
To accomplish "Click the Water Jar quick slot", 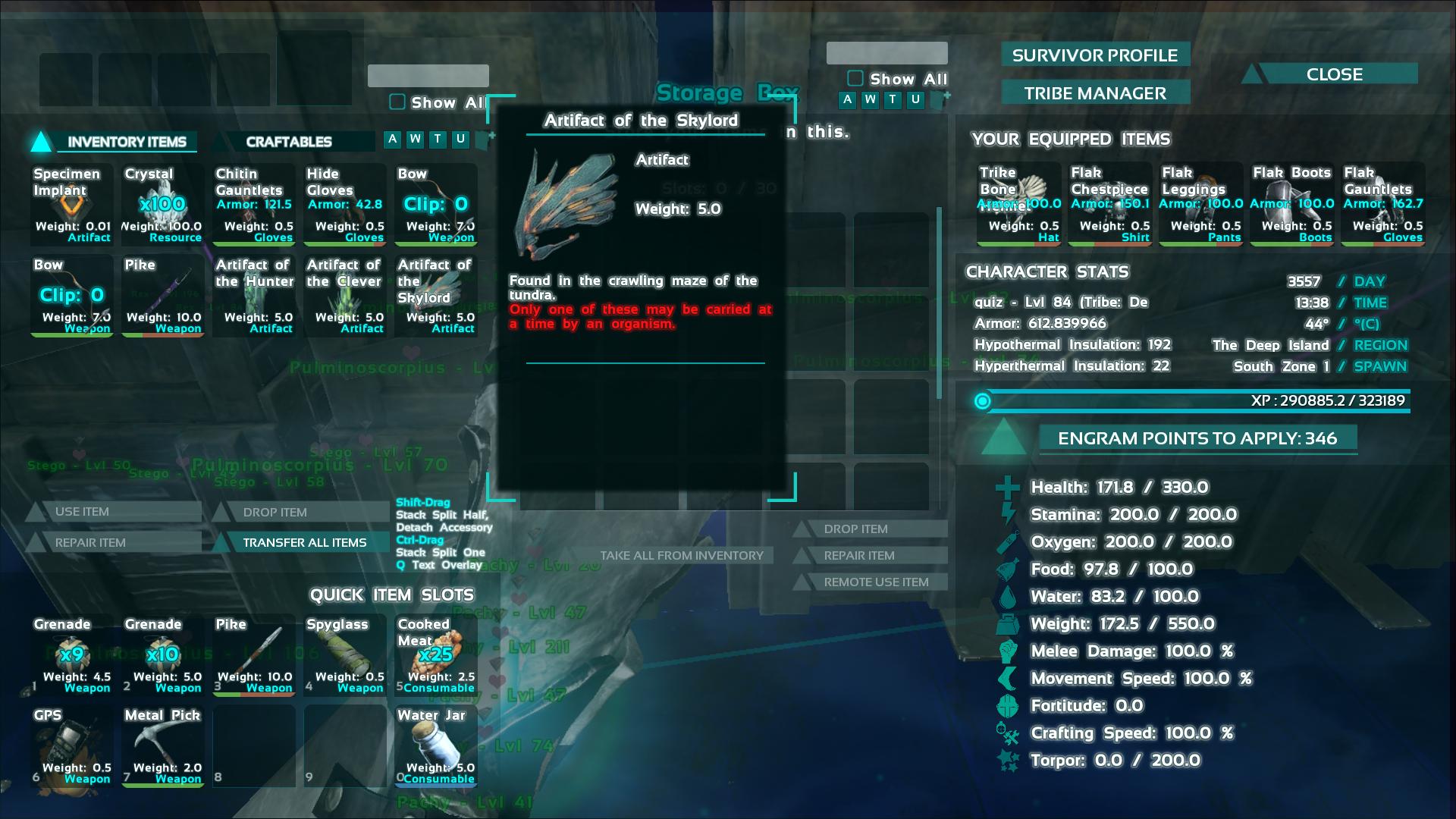I will (x=436, y=746).
